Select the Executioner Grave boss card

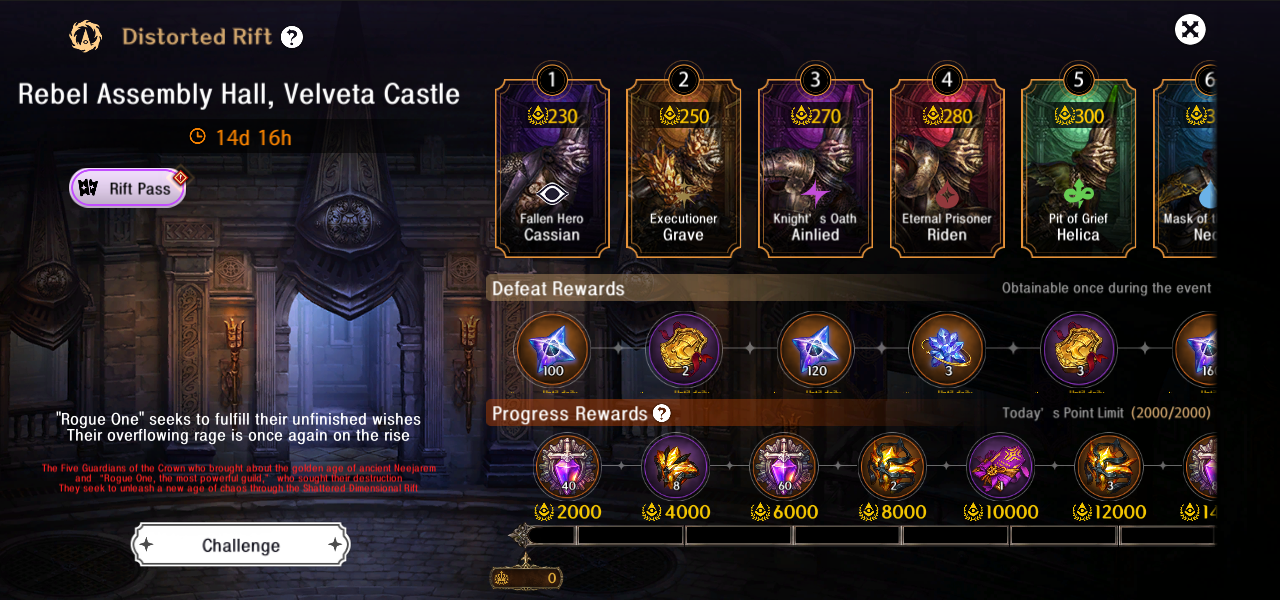[x=684, y=168]
